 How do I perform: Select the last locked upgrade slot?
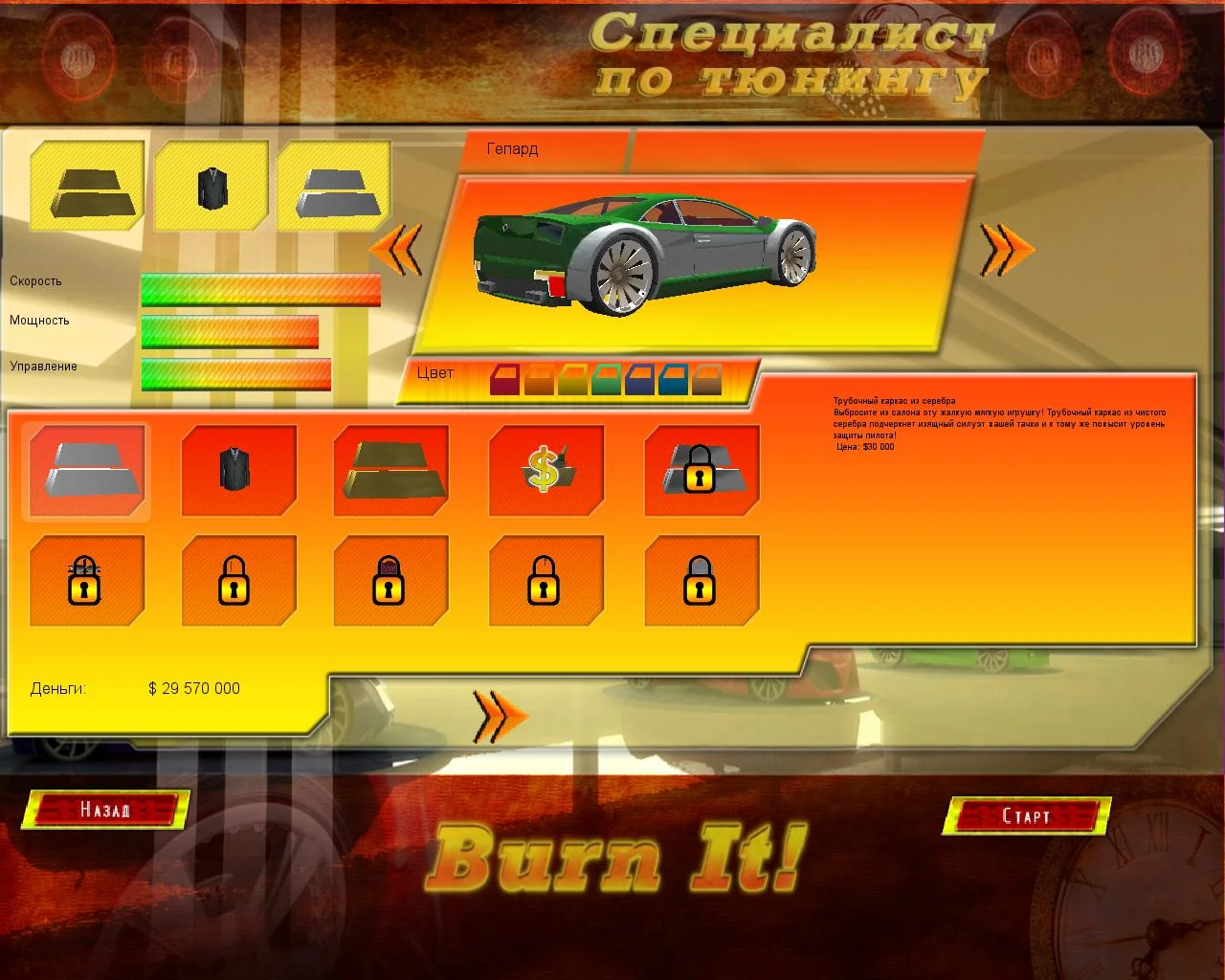click(701, 580)
